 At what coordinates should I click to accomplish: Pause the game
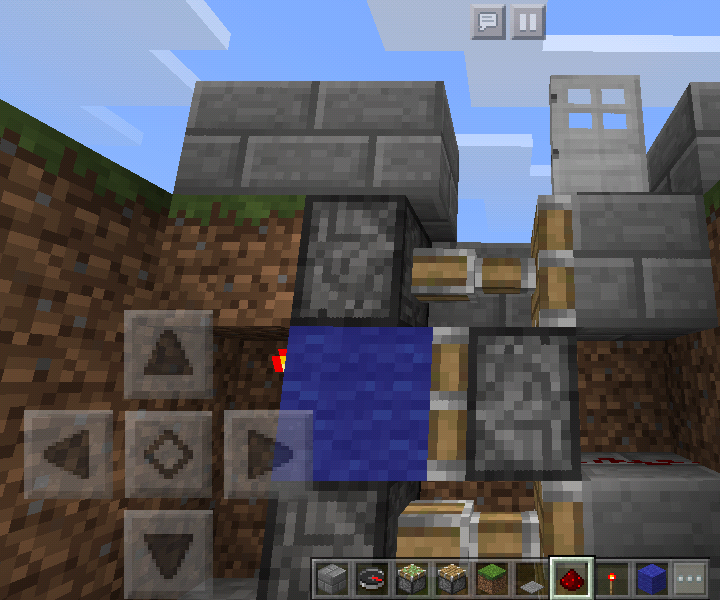[x=528, y=22]
